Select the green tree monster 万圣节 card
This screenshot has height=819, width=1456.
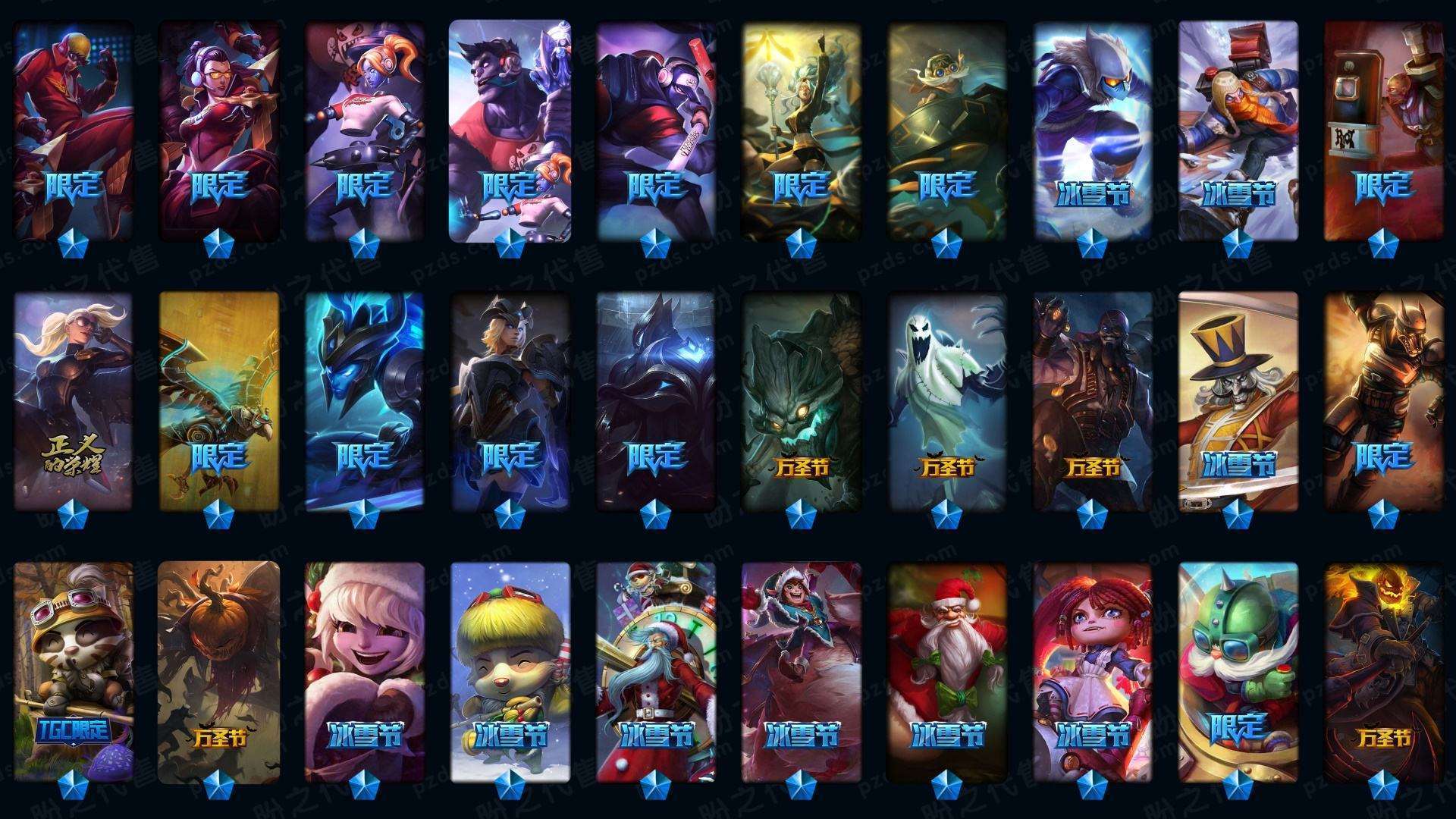click(801, 400)
